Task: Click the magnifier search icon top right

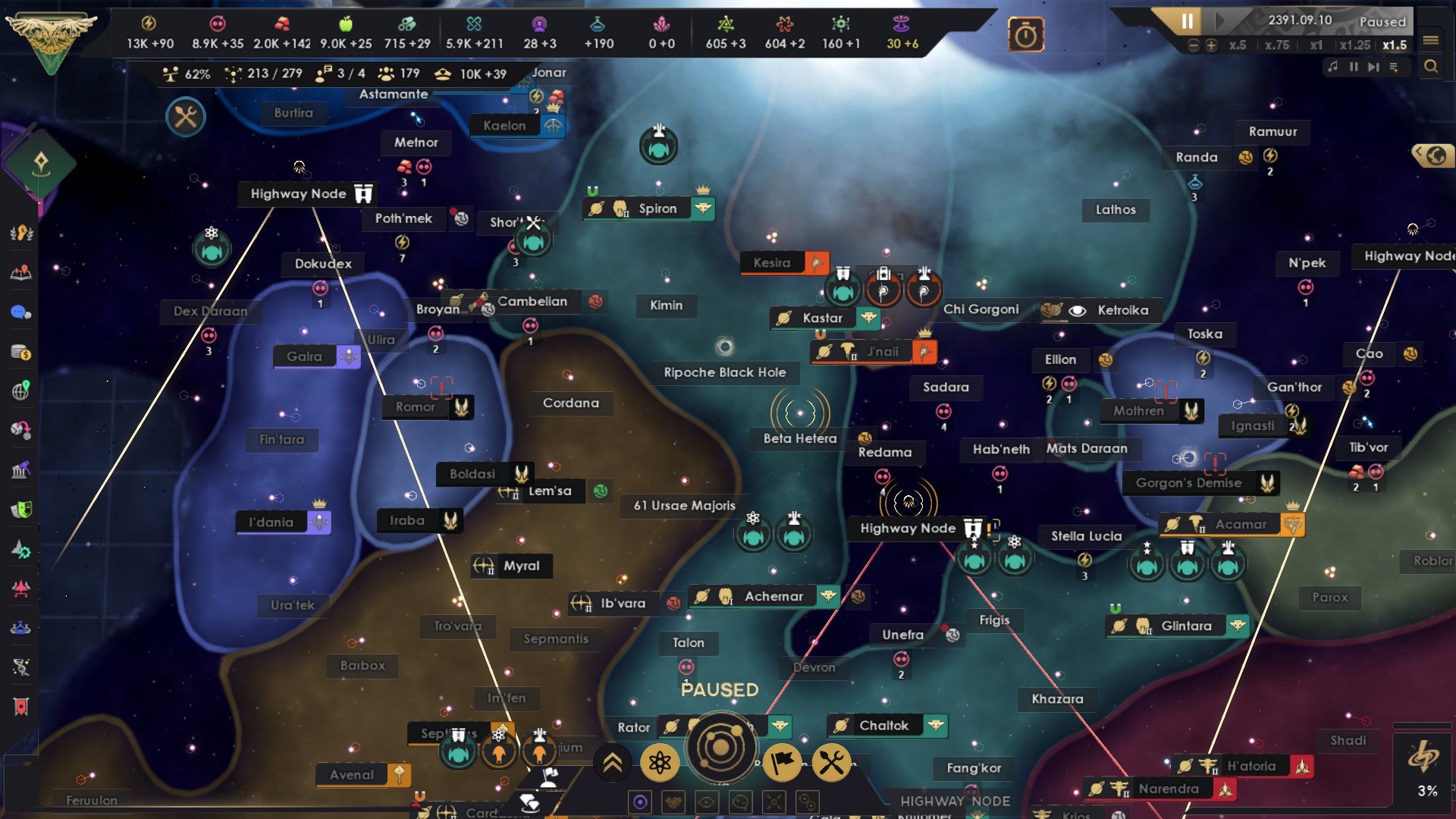Action: 1434,67
